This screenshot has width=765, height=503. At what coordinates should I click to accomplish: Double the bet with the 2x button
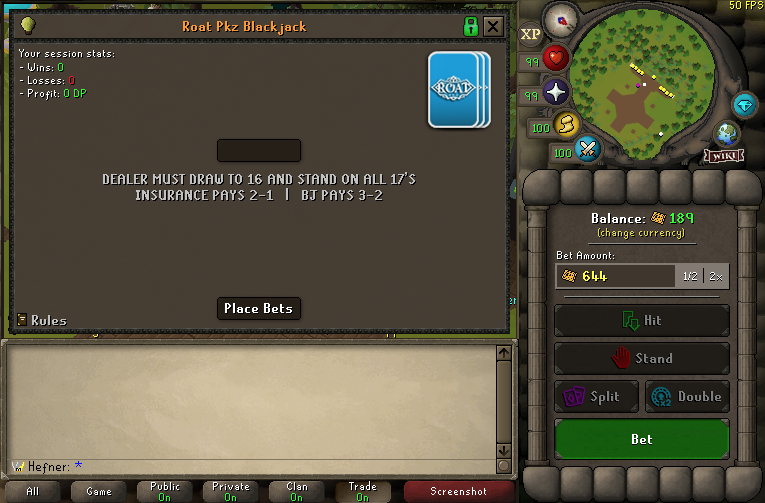point(717,276)
